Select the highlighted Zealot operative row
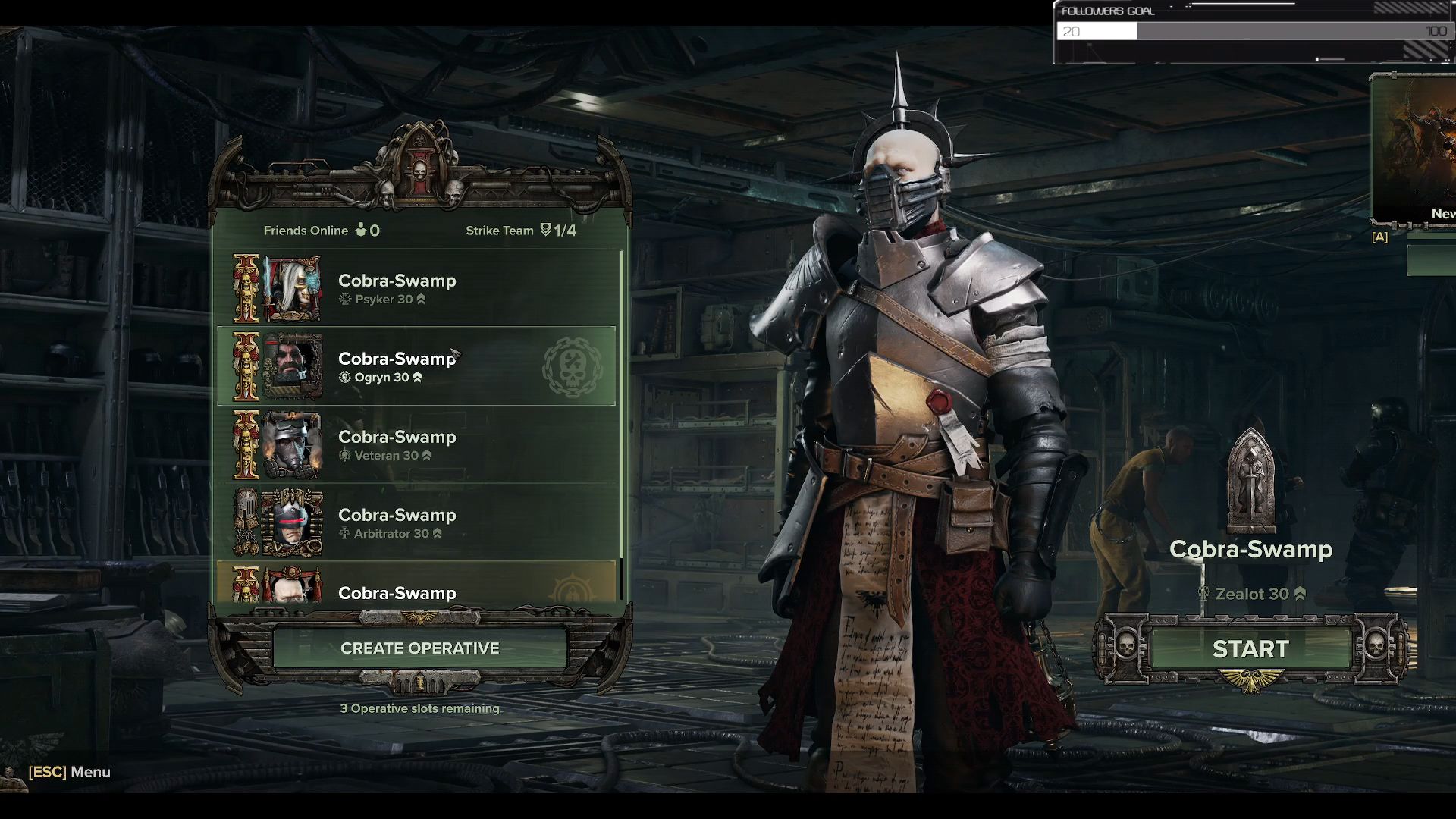 click(416, 585)
